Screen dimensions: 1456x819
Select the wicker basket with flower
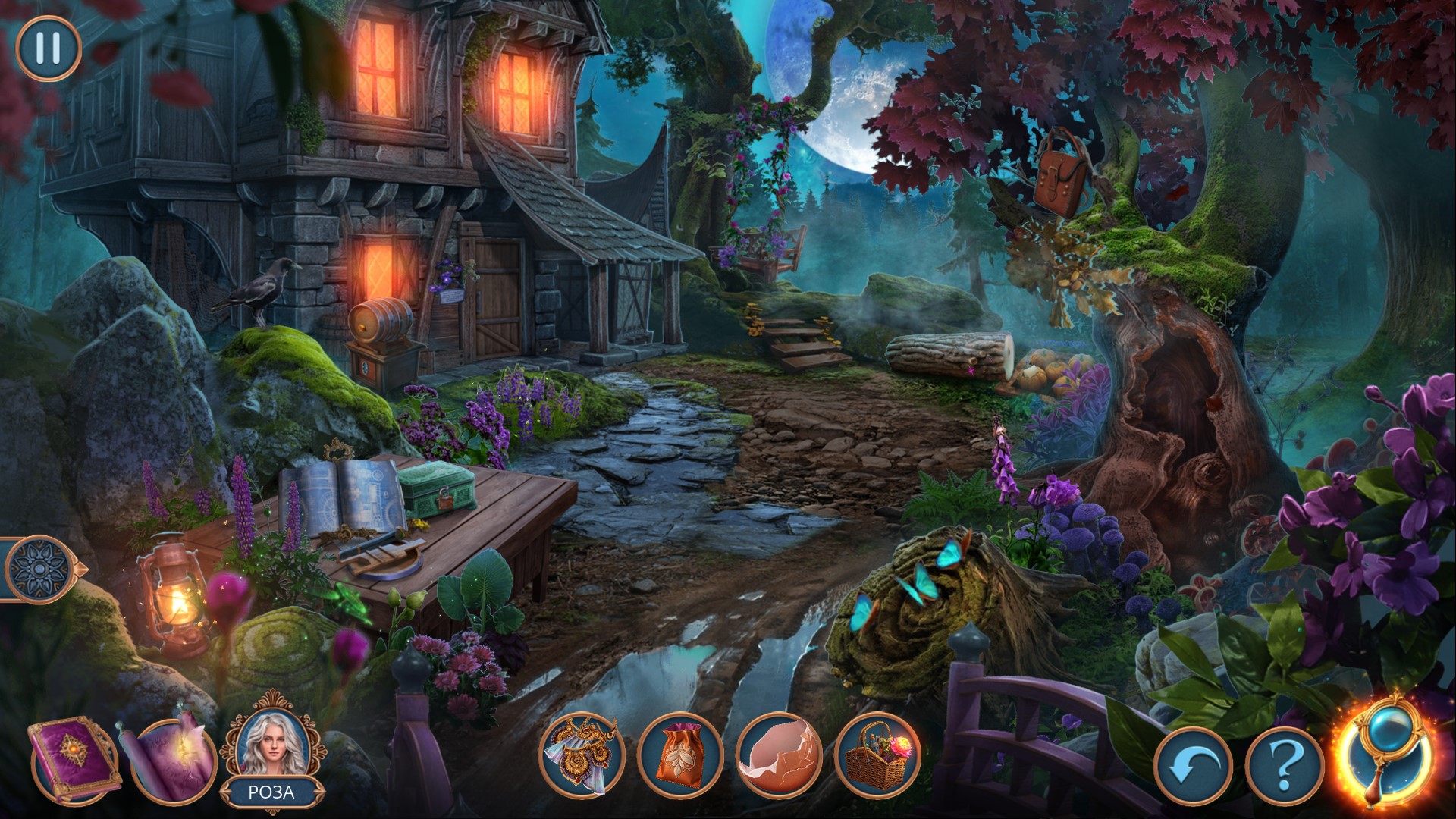point(877,755)
